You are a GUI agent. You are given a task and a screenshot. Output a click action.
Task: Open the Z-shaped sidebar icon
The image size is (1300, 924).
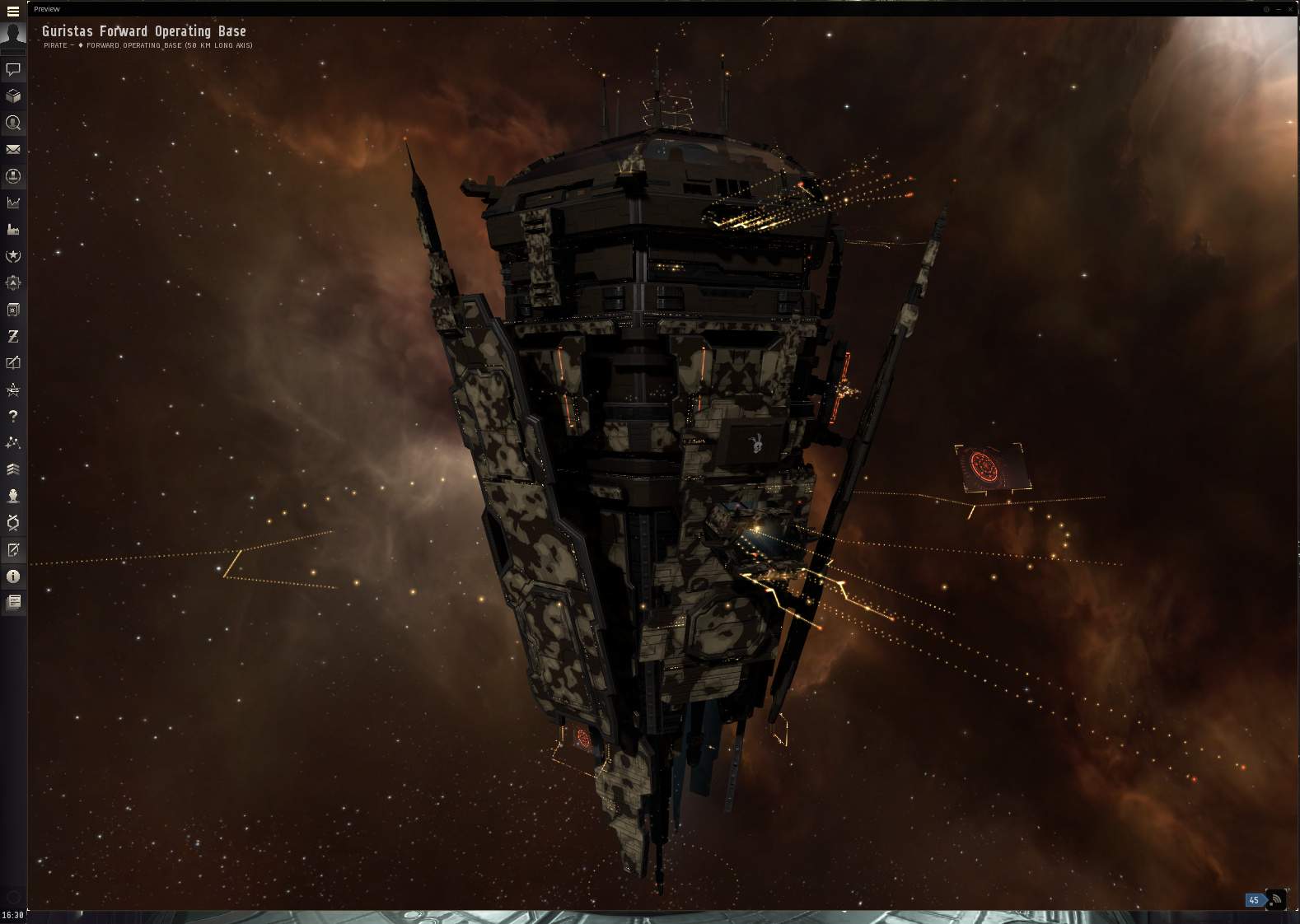click(x=13, y=336)
